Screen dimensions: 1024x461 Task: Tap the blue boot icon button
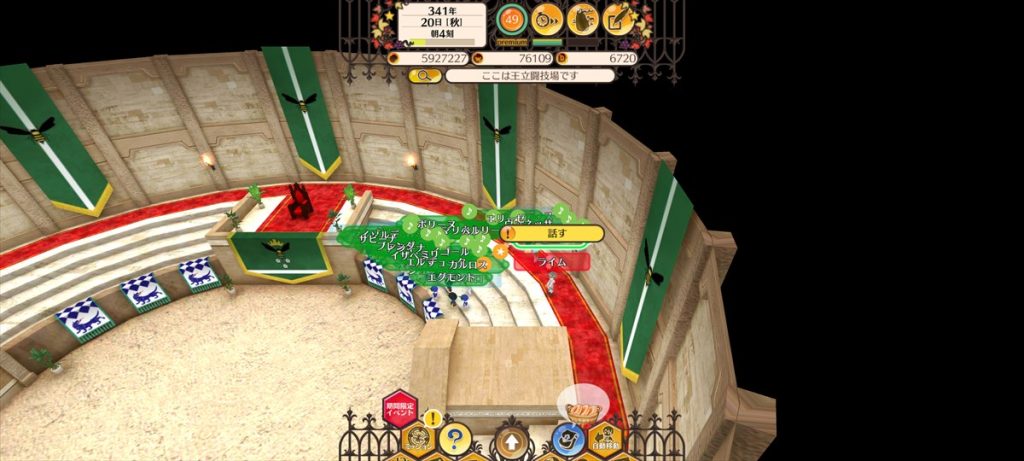568,440
